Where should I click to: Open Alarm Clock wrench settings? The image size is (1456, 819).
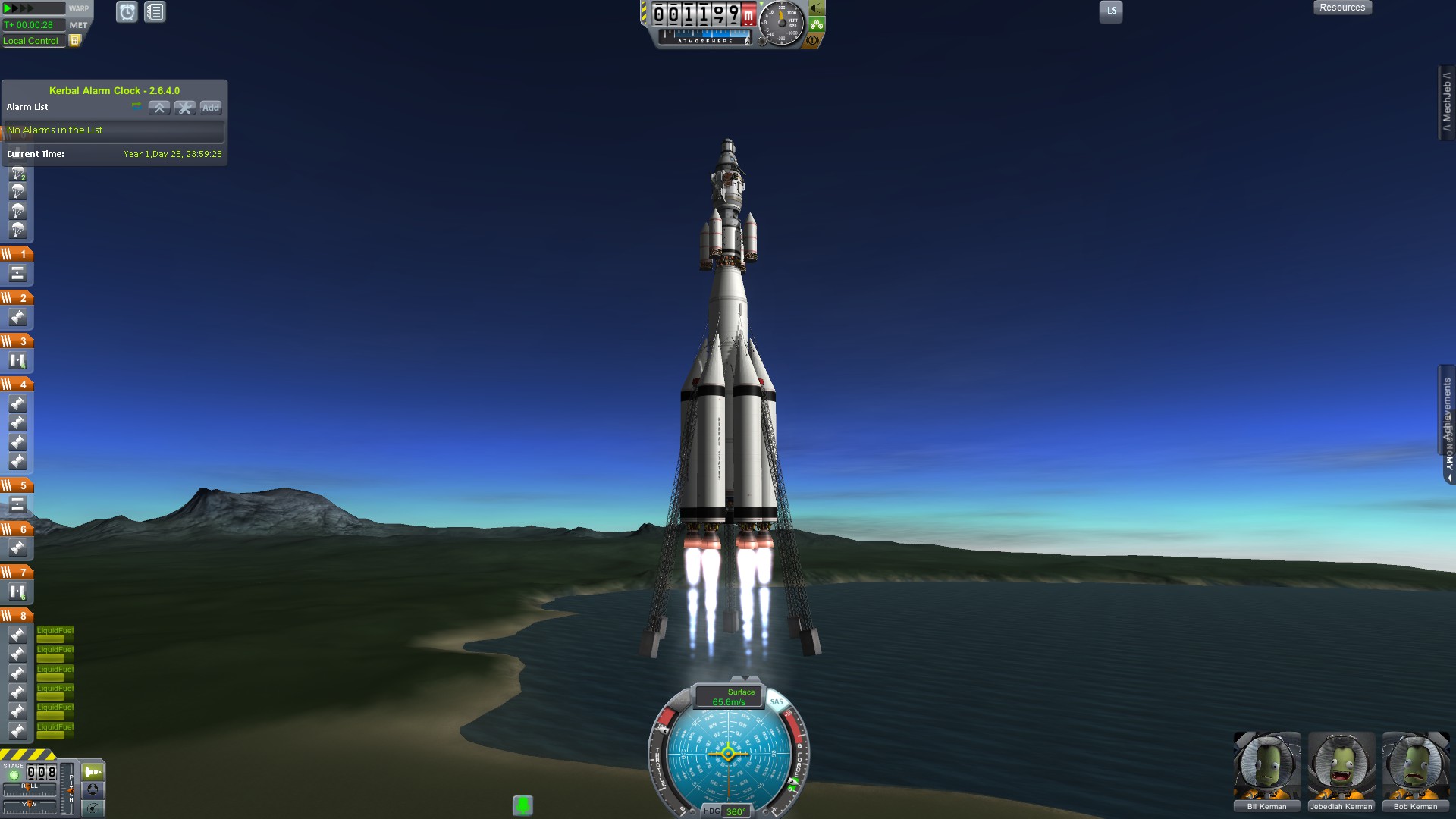[185, 108]
